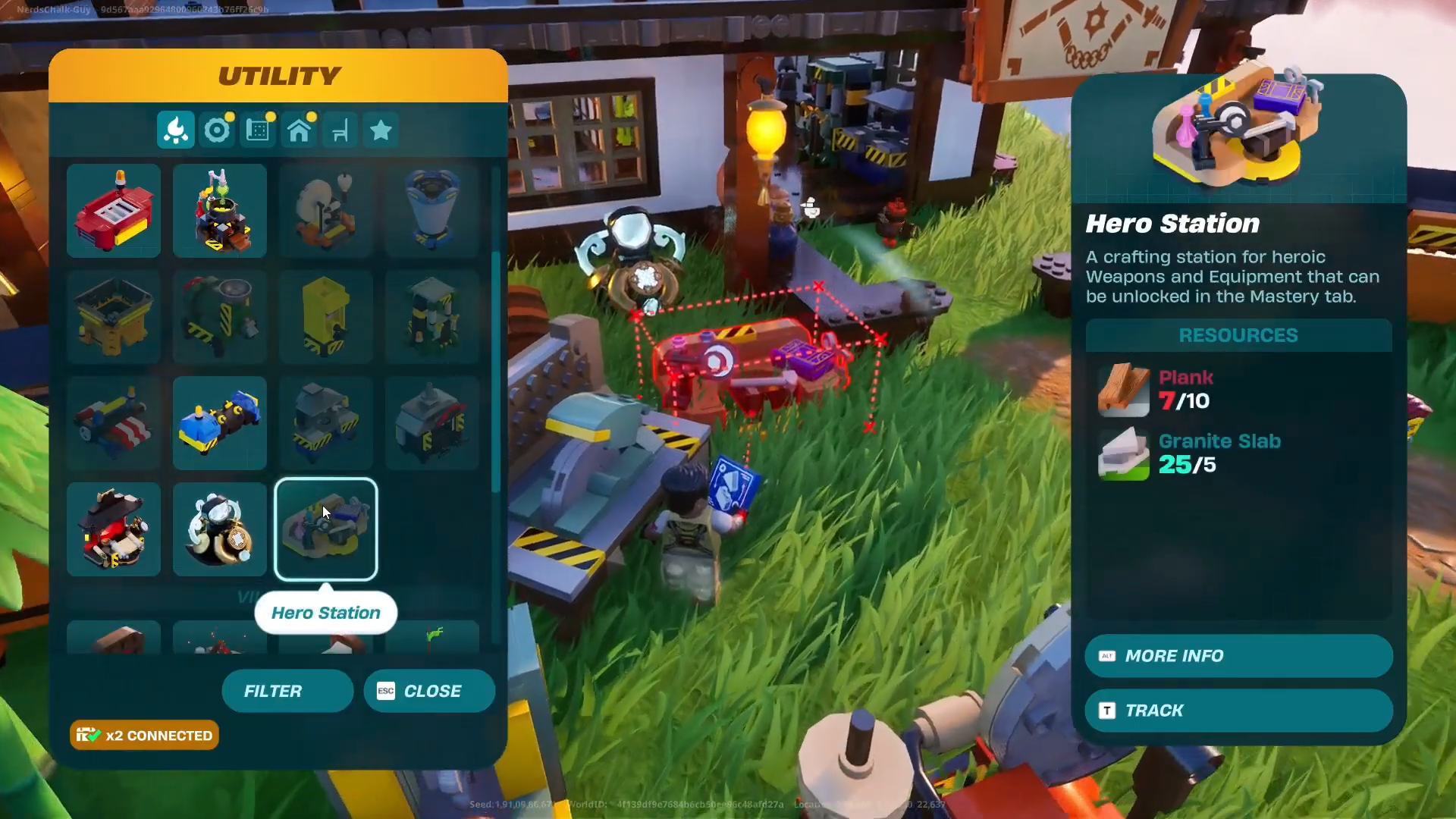Track the Hero Station recipe

coord(1238,711)
